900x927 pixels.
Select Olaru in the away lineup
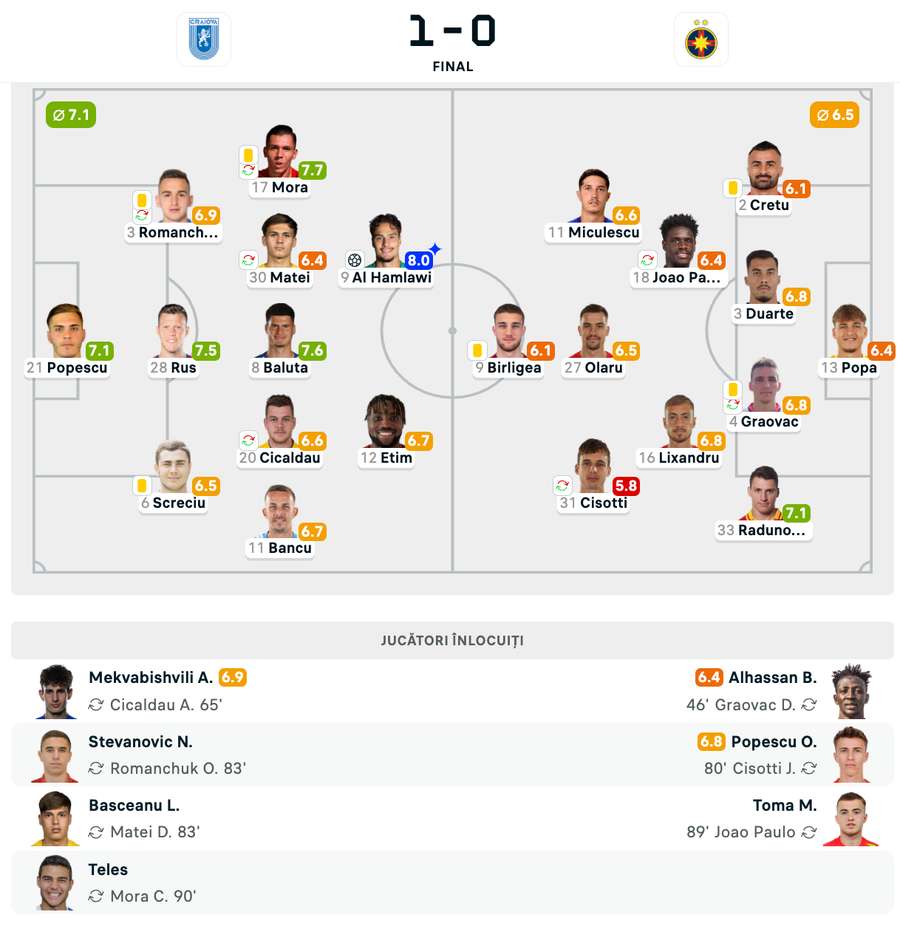[x=594, y=332]
